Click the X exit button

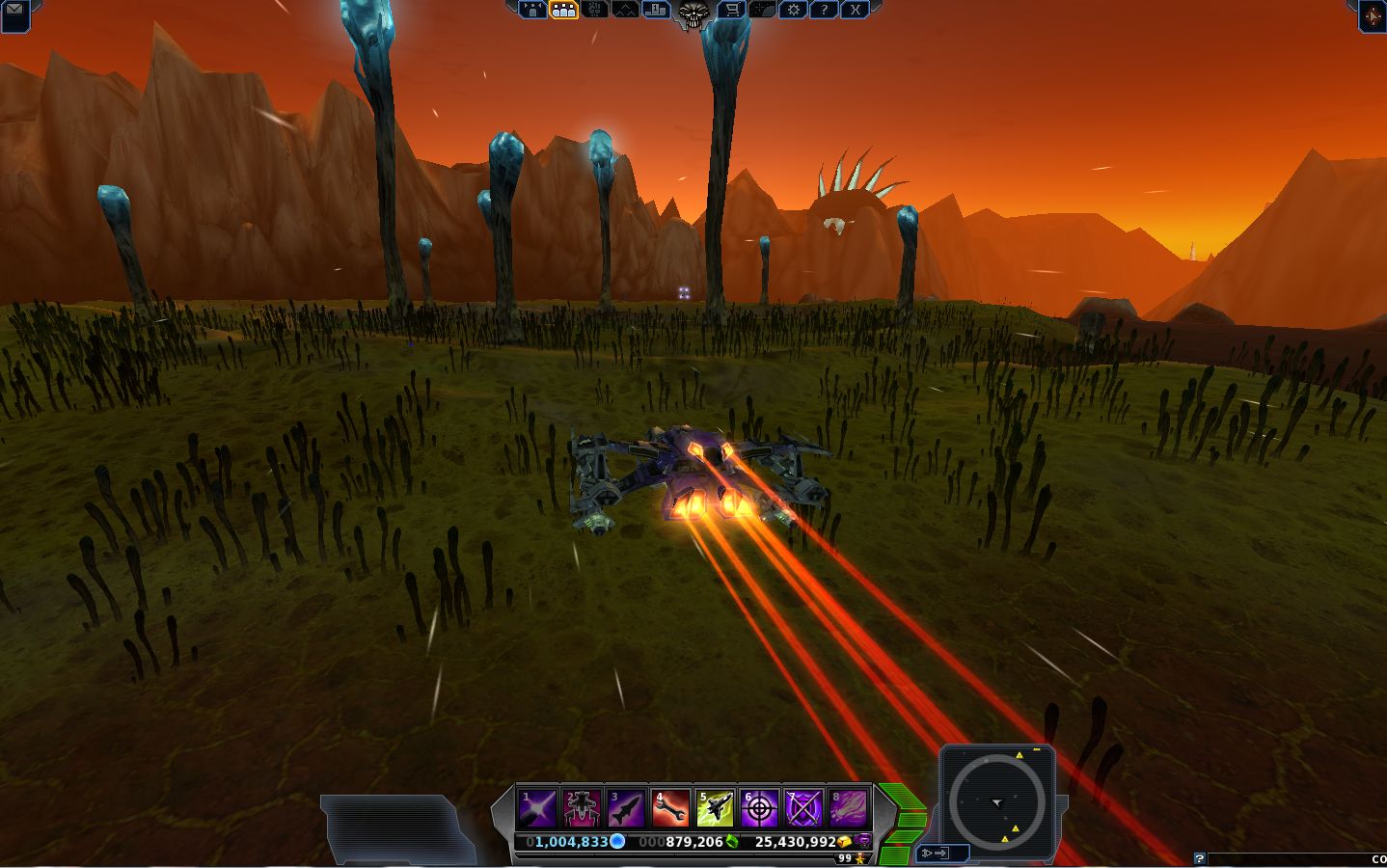855,10
